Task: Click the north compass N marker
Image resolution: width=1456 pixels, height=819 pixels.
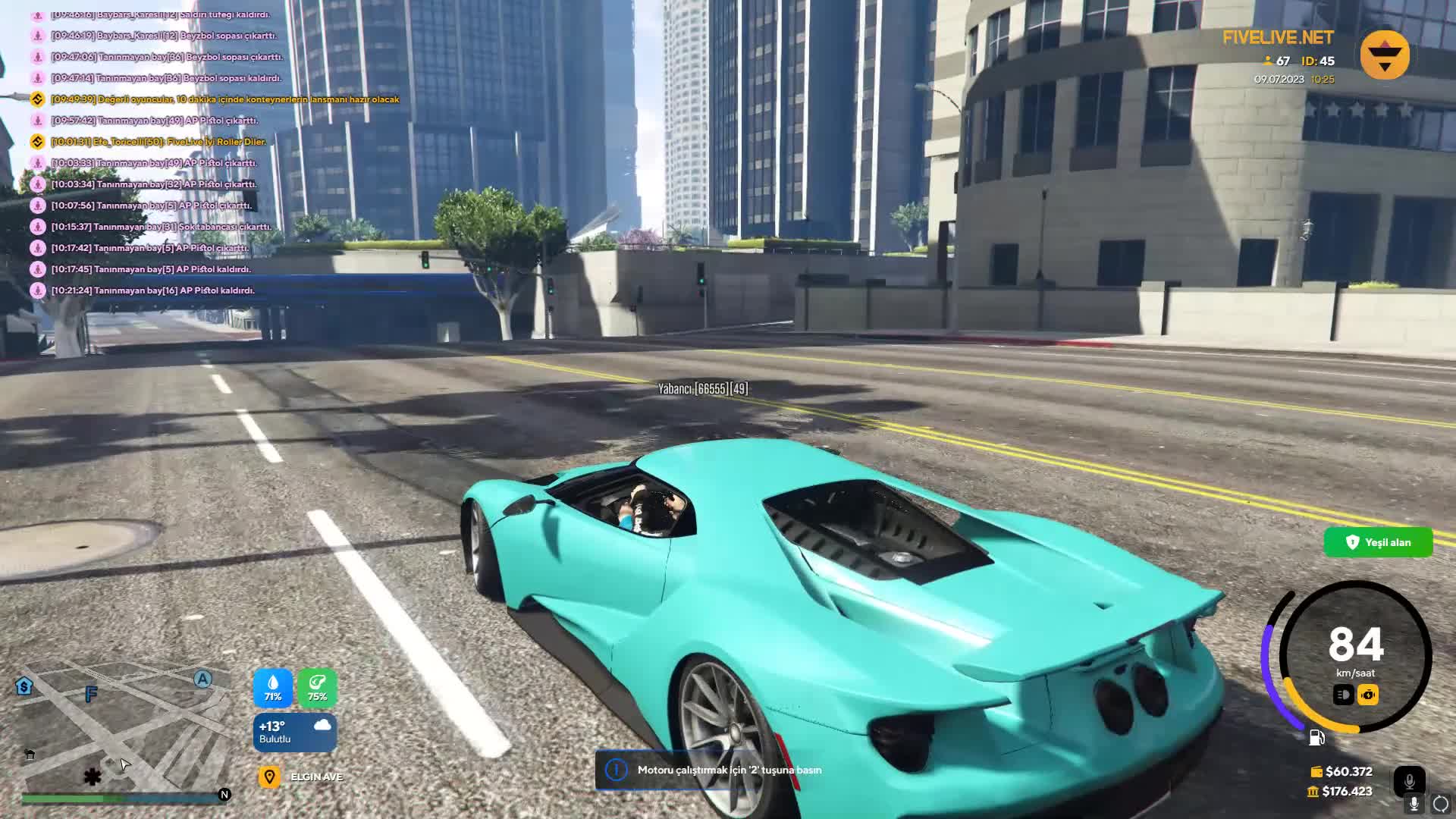Action: click(224, 795)
